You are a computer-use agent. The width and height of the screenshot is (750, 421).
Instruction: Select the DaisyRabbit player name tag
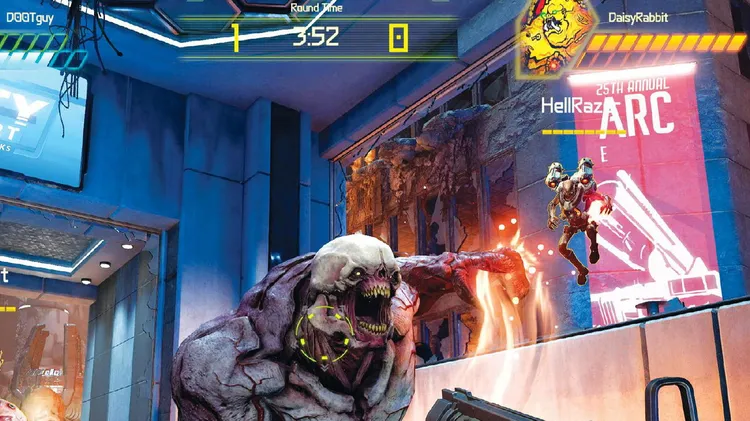click(x=638, y=18)
